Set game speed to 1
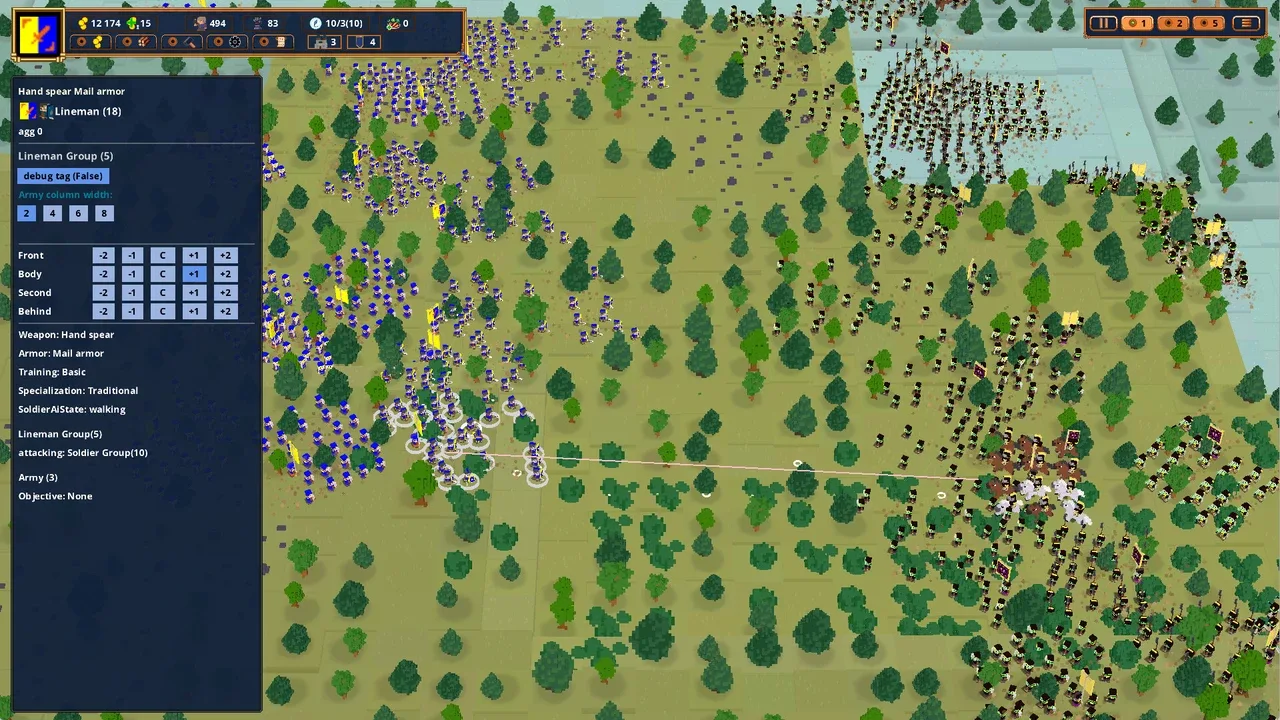 click(x=1138, y=23)
